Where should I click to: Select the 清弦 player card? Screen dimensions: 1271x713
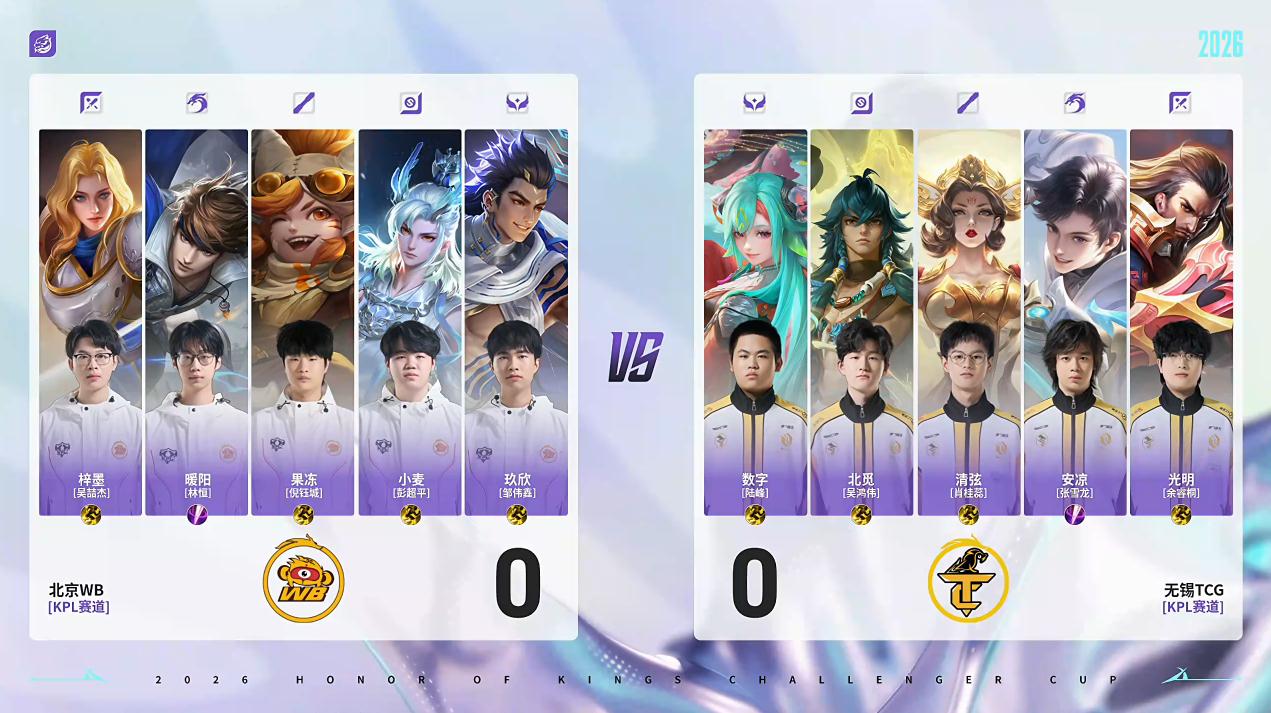click(968, 322)
